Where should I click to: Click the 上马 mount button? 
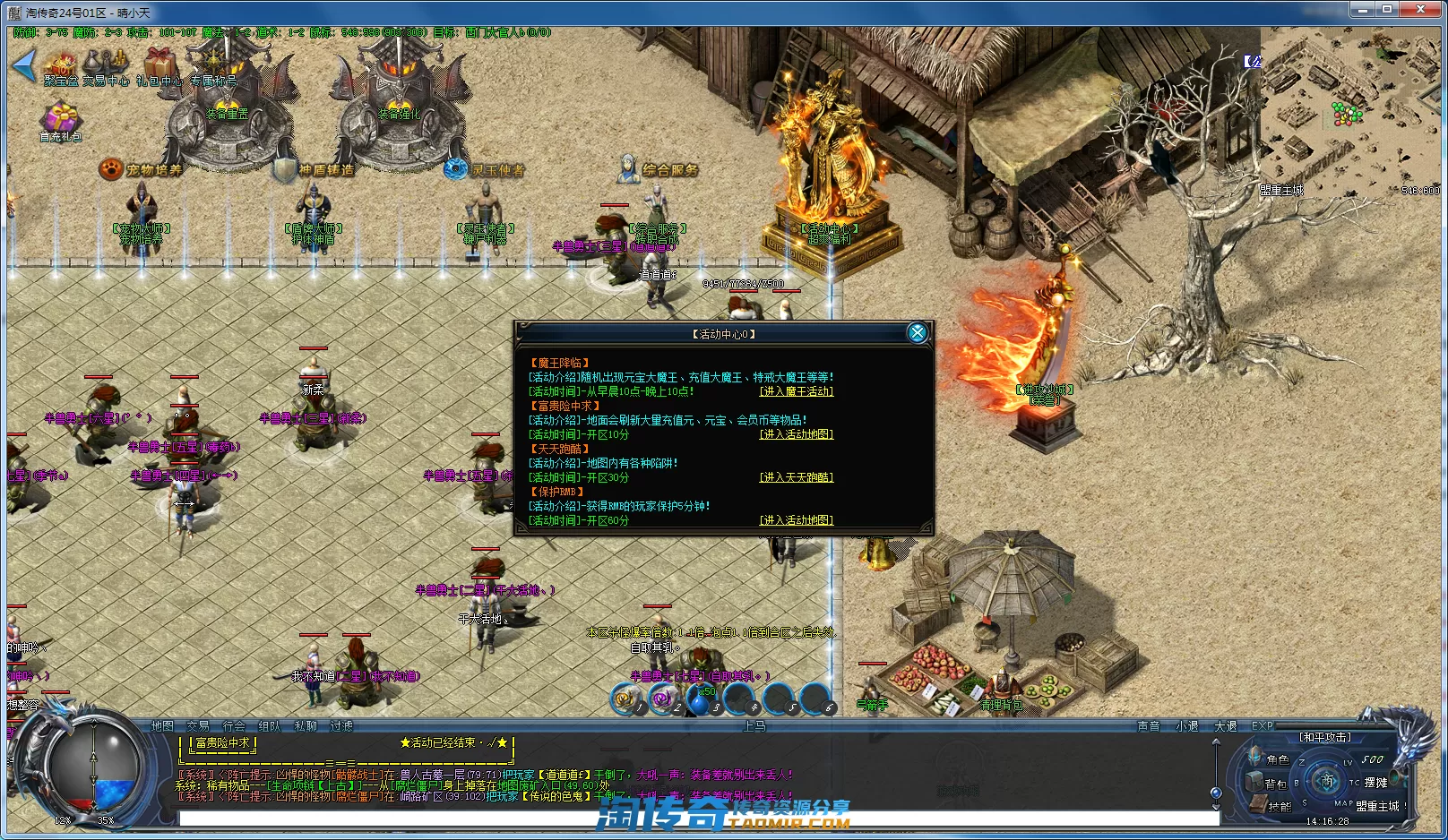[x=754, y=726]
